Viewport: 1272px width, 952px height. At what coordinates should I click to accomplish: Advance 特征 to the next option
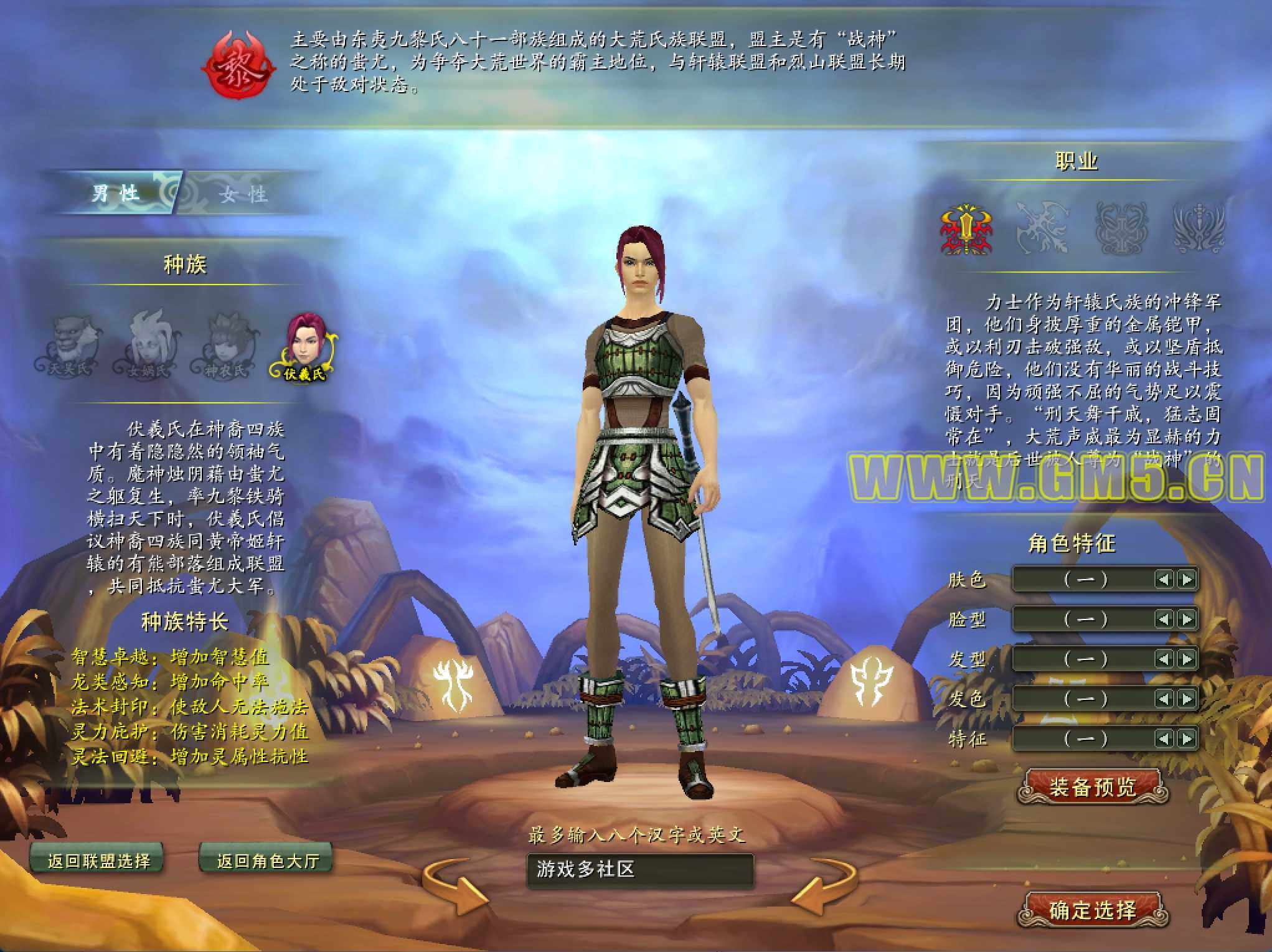point(1187,738)
